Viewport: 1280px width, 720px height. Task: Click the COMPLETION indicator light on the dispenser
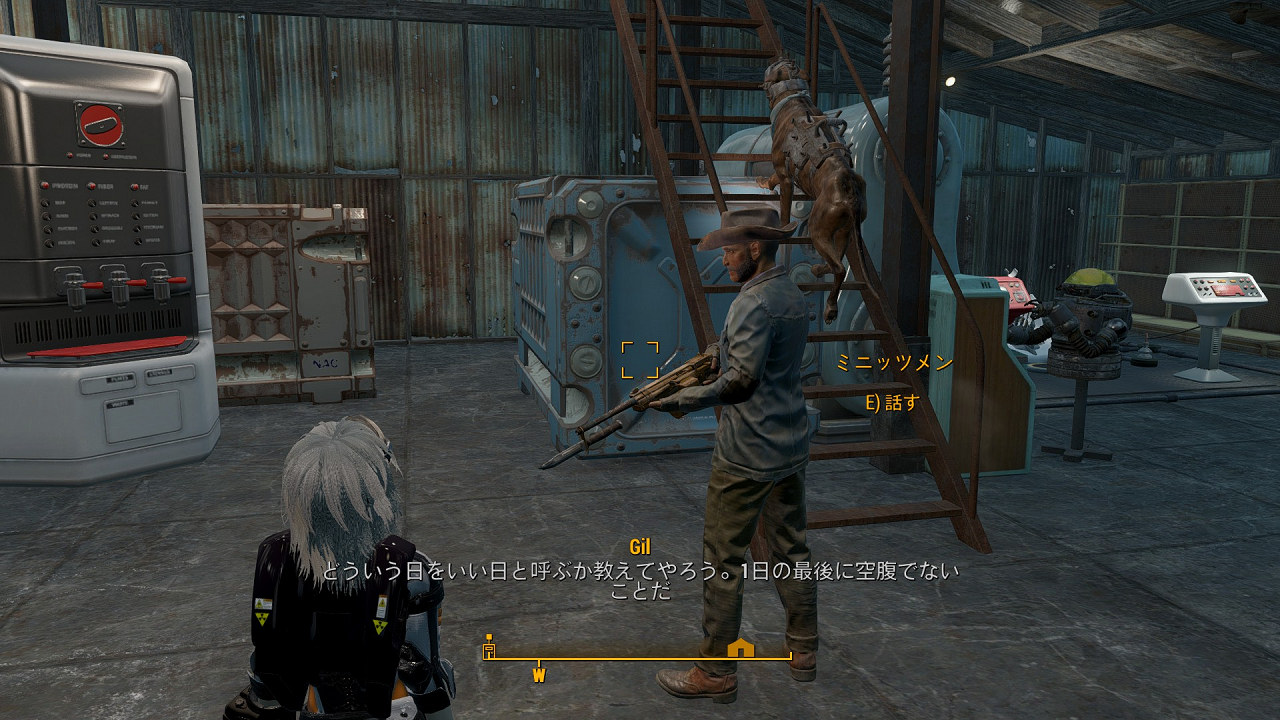coord(108,156)
